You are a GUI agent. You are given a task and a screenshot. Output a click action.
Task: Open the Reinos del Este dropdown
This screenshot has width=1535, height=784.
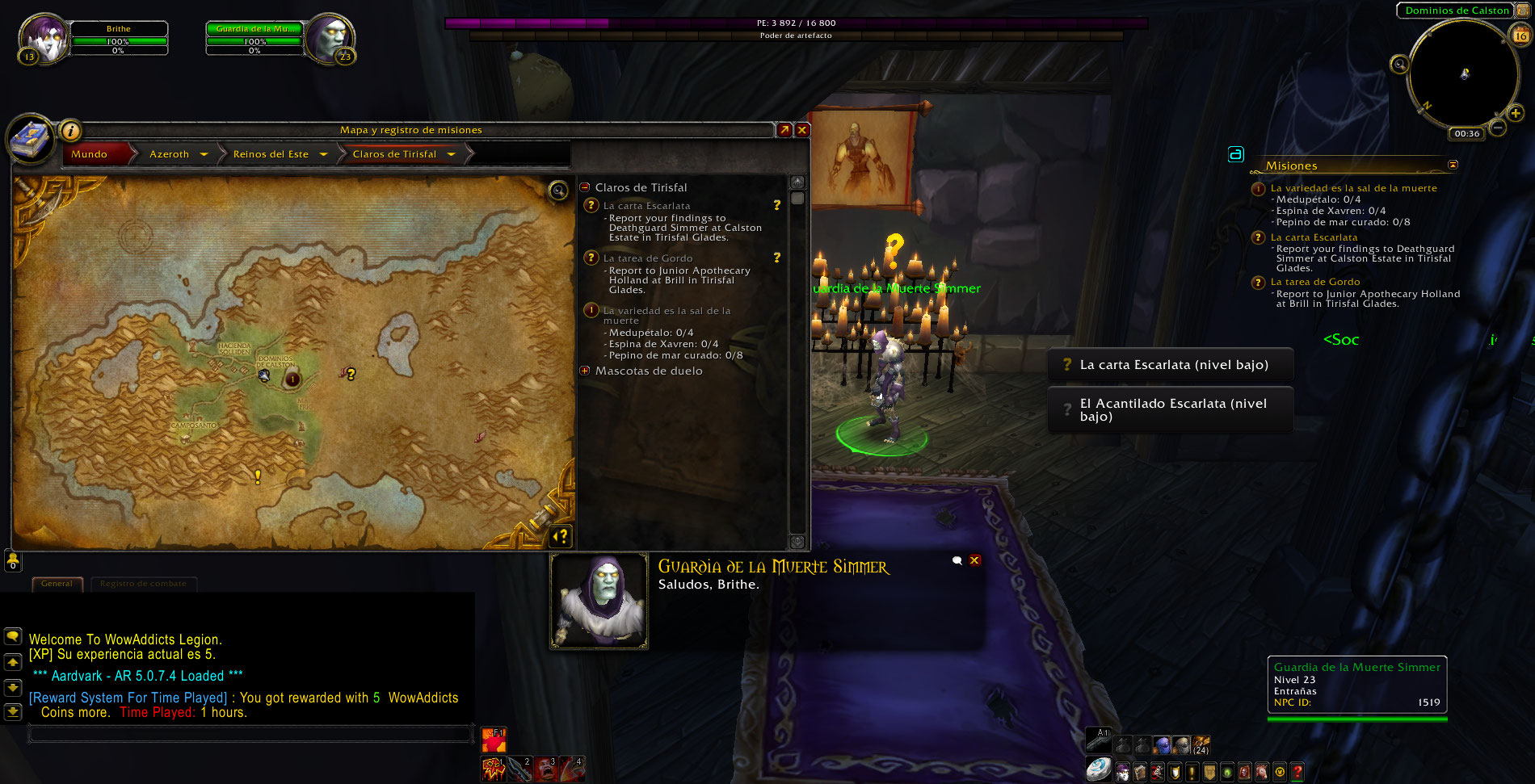tap(323, 154)
